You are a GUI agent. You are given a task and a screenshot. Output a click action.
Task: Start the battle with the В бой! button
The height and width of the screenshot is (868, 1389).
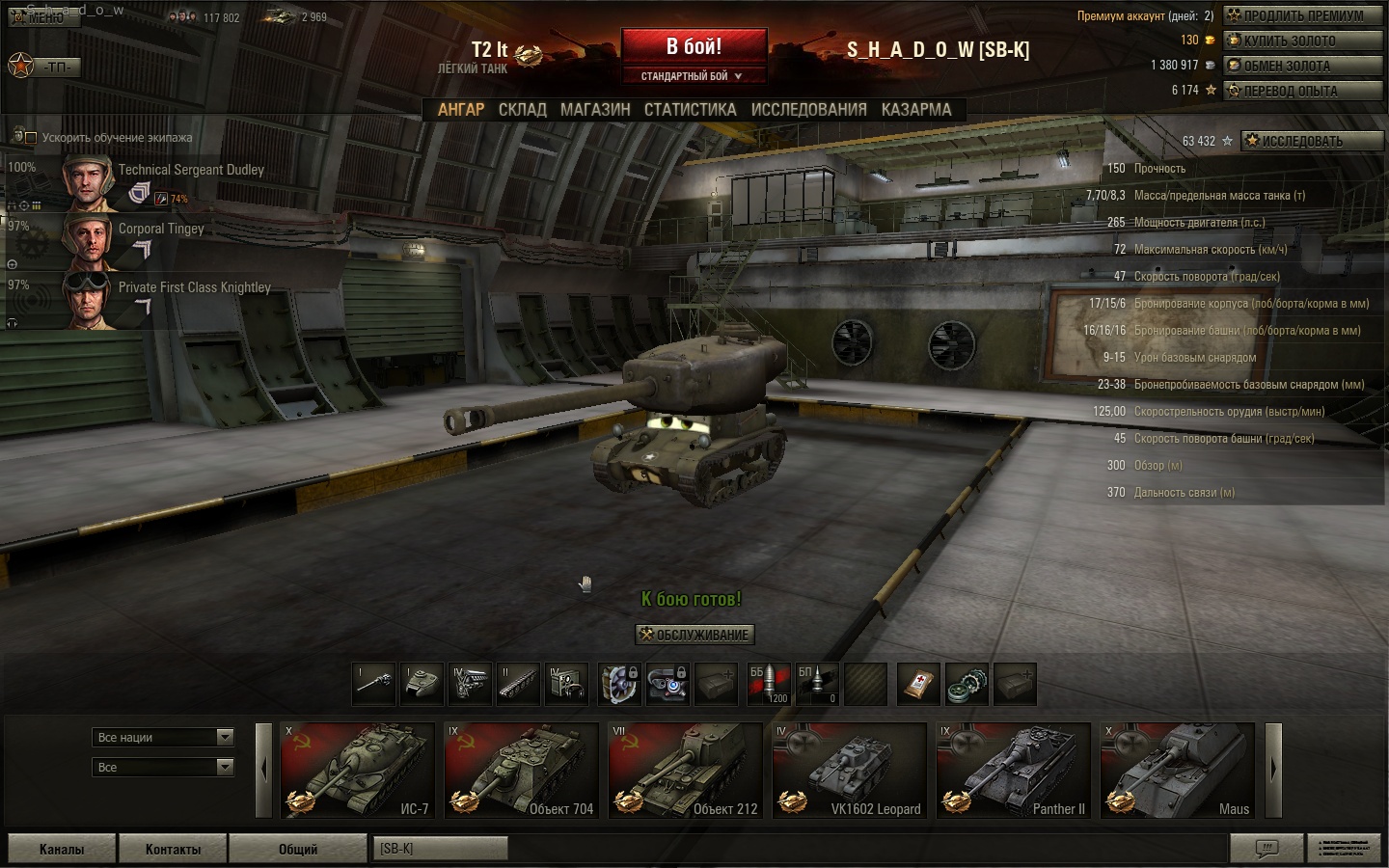(x=694, y=47)
